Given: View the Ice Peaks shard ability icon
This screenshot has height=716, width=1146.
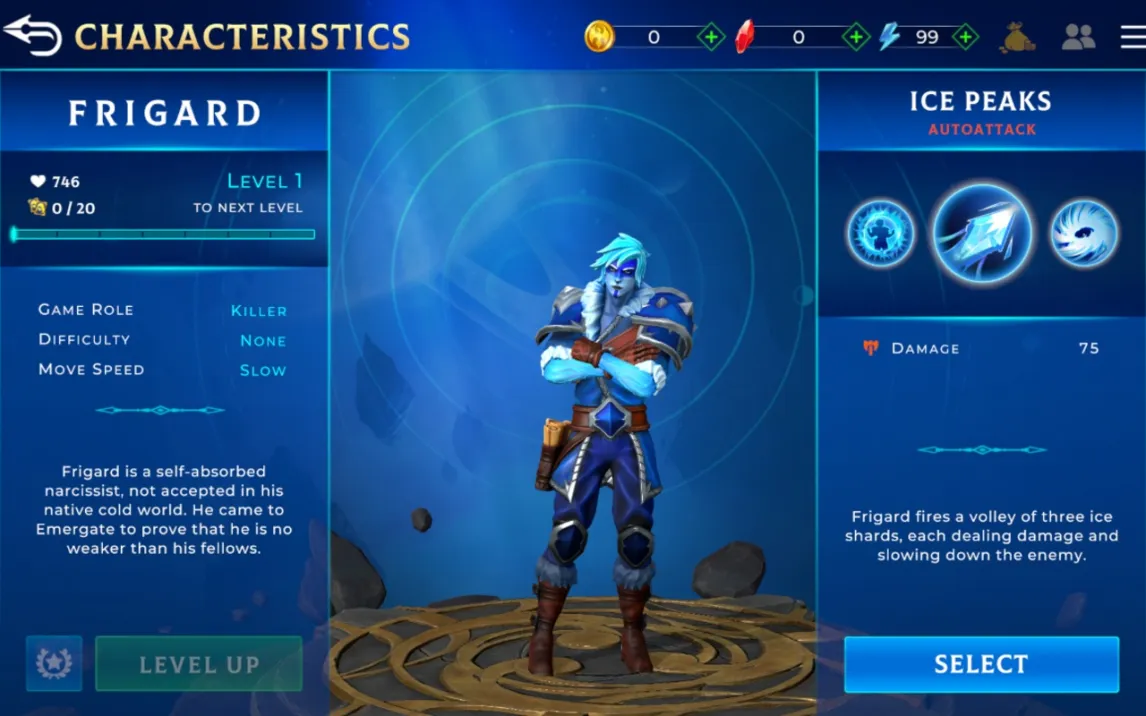Looking at the screenshot, I should coord(981,234).
